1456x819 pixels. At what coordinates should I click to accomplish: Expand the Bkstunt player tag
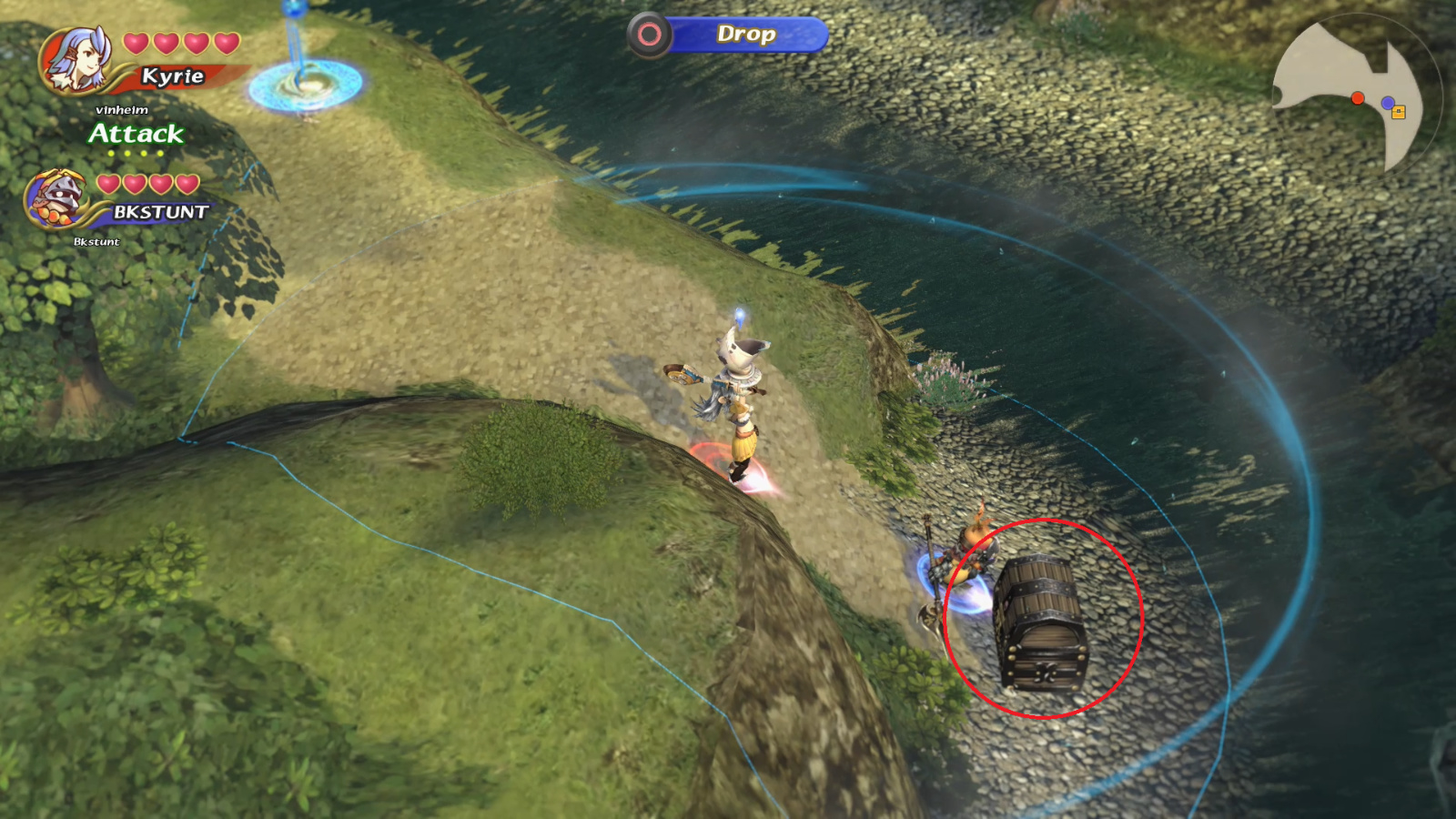pyautogui.click(x=96, y=243)
